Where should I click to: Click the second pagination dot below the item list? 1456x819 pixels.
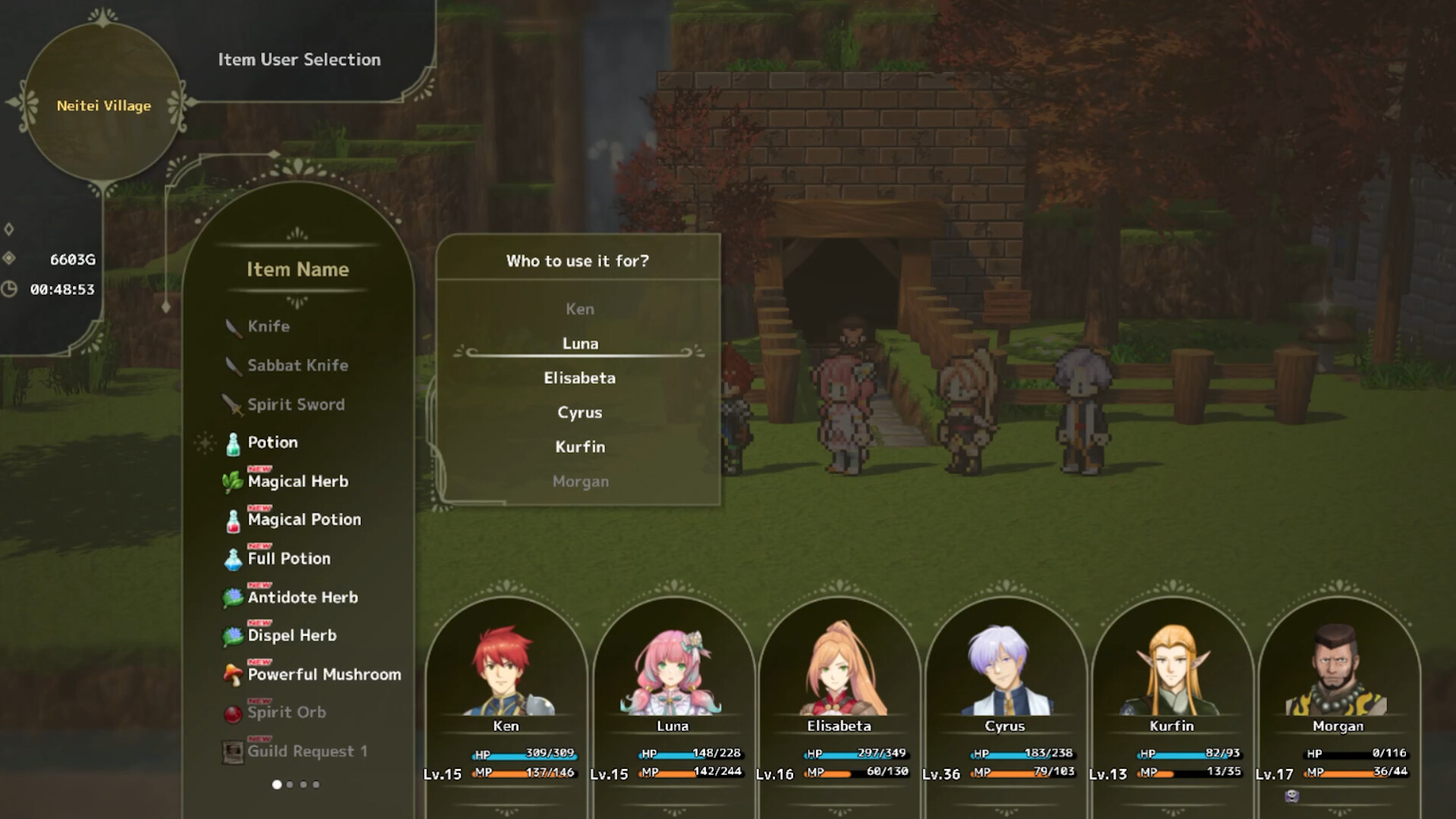[x=290, y=784]
